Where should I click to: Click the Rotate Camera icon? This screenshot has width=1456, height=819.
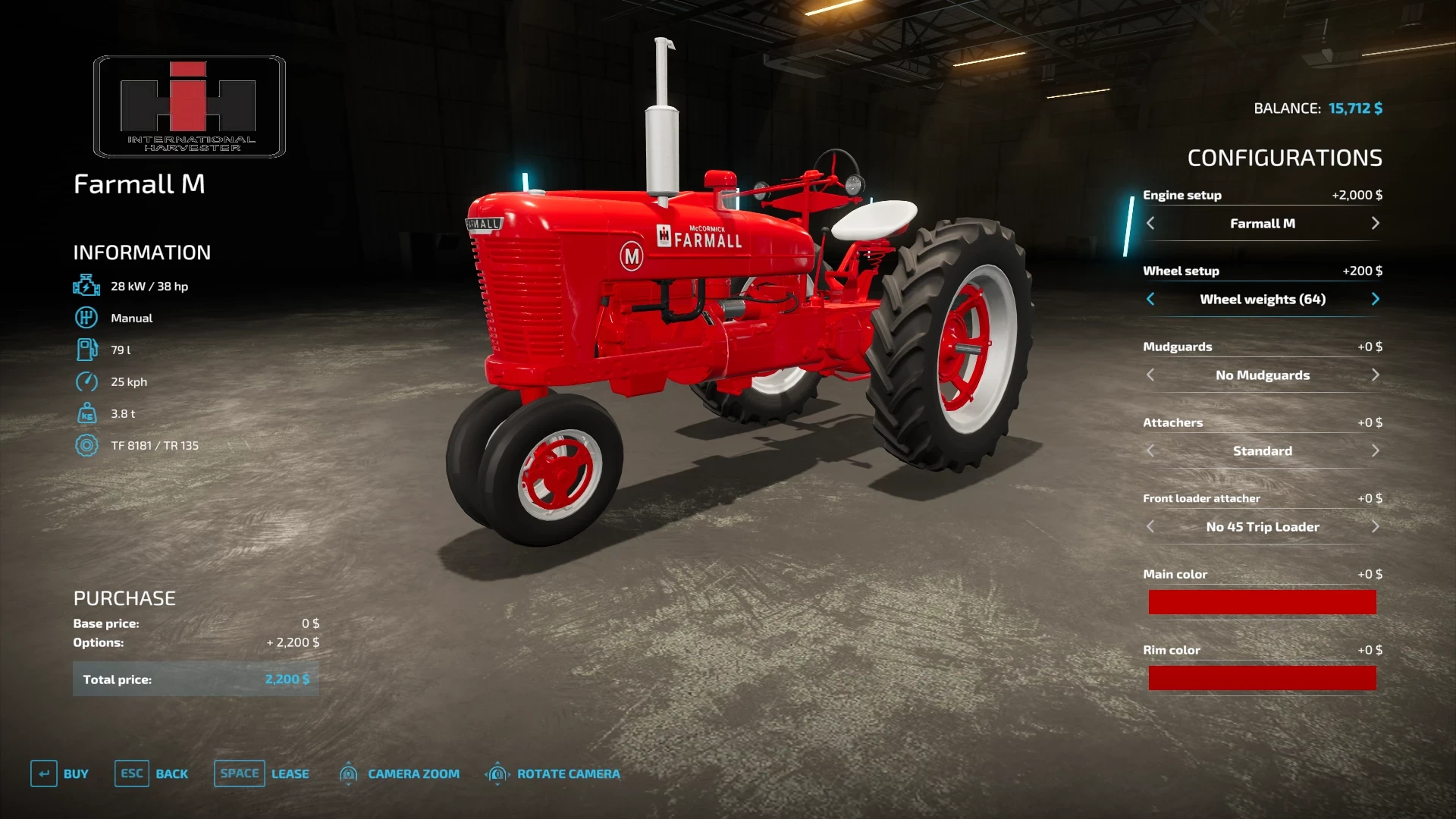pos(497,773)
